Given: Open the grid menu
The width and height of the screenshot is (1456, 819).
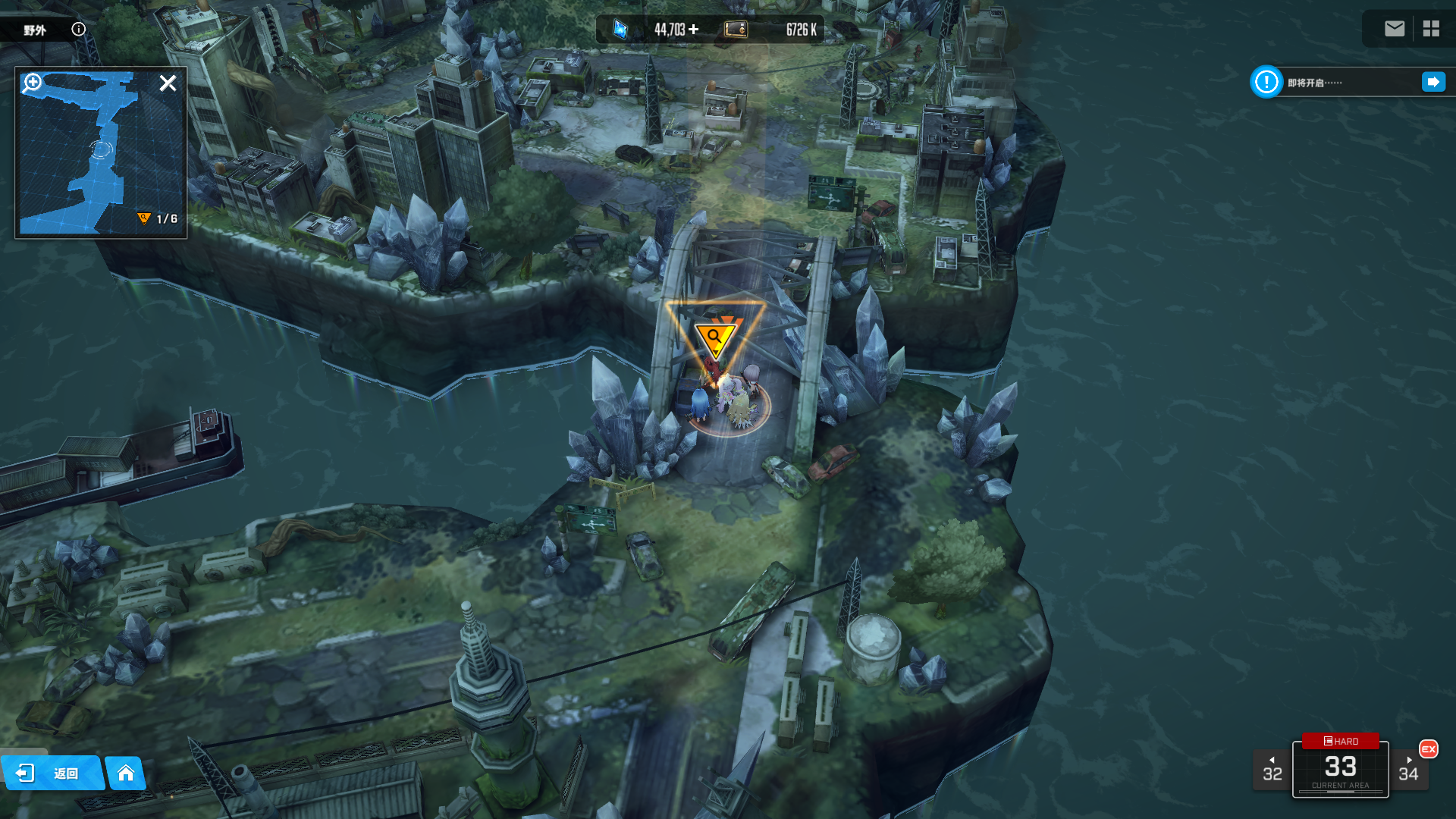Looking at the screenshot, I should [1431, 29].
